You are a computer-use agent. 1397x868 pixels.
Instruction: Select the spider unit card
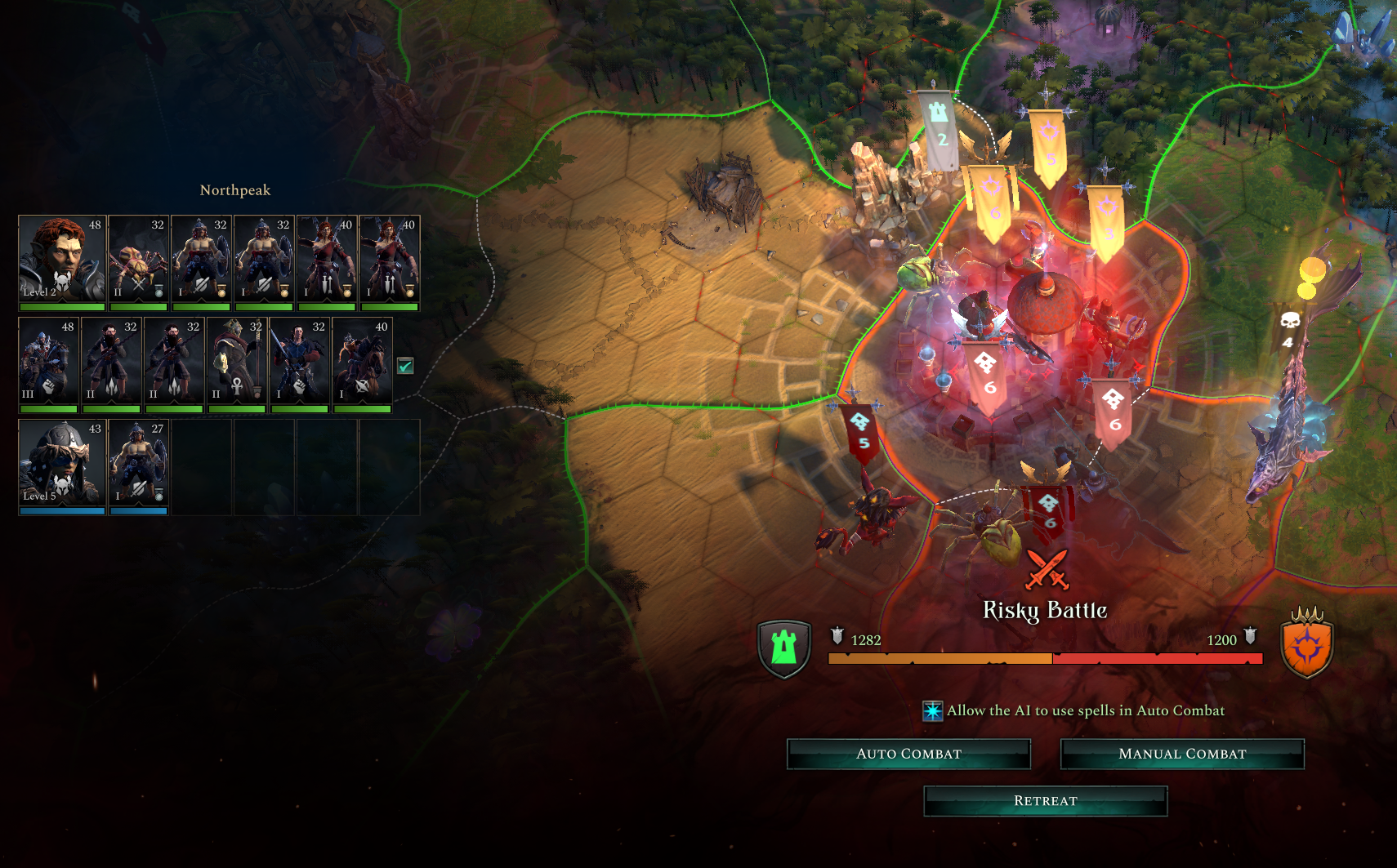(x=138, y=261)
